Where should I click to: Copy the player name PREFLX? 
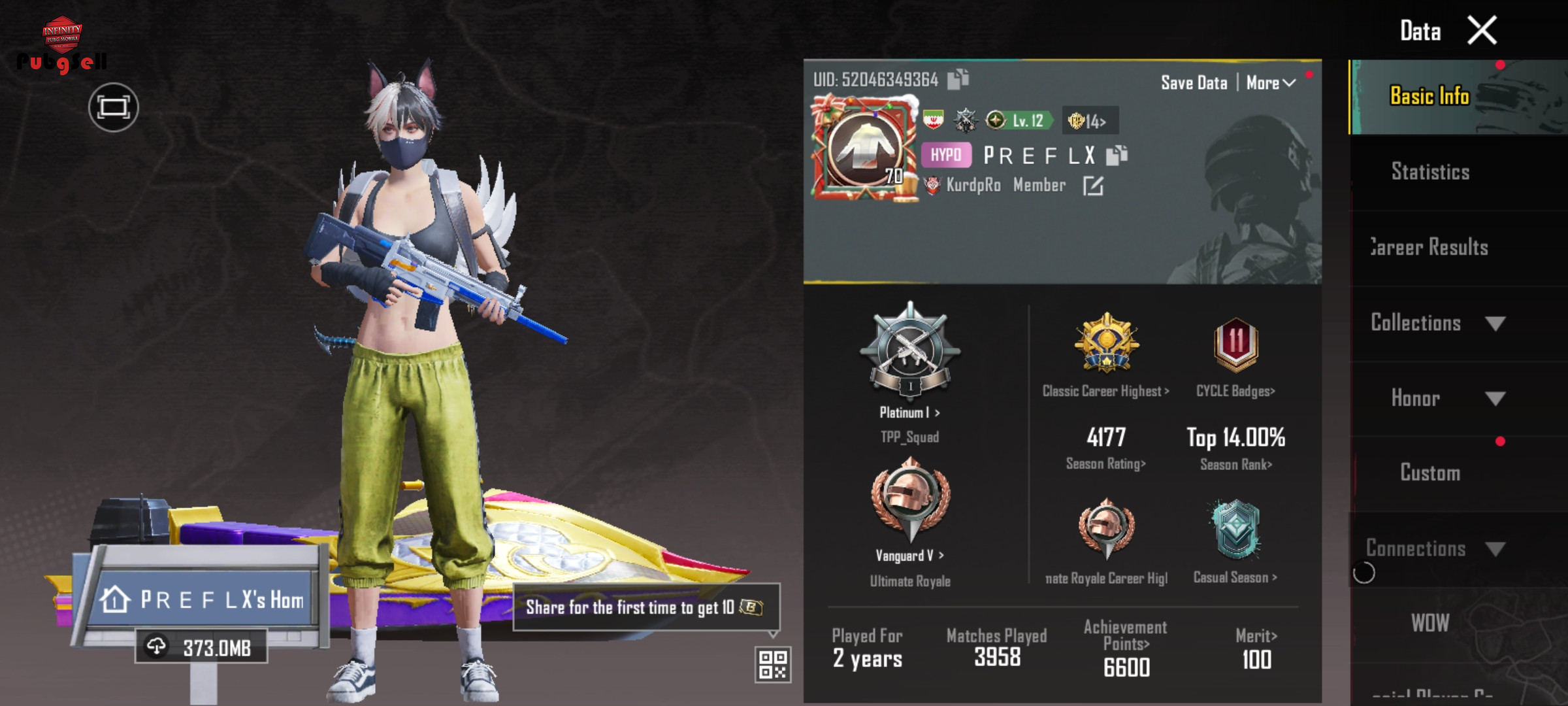point(1117,155)
